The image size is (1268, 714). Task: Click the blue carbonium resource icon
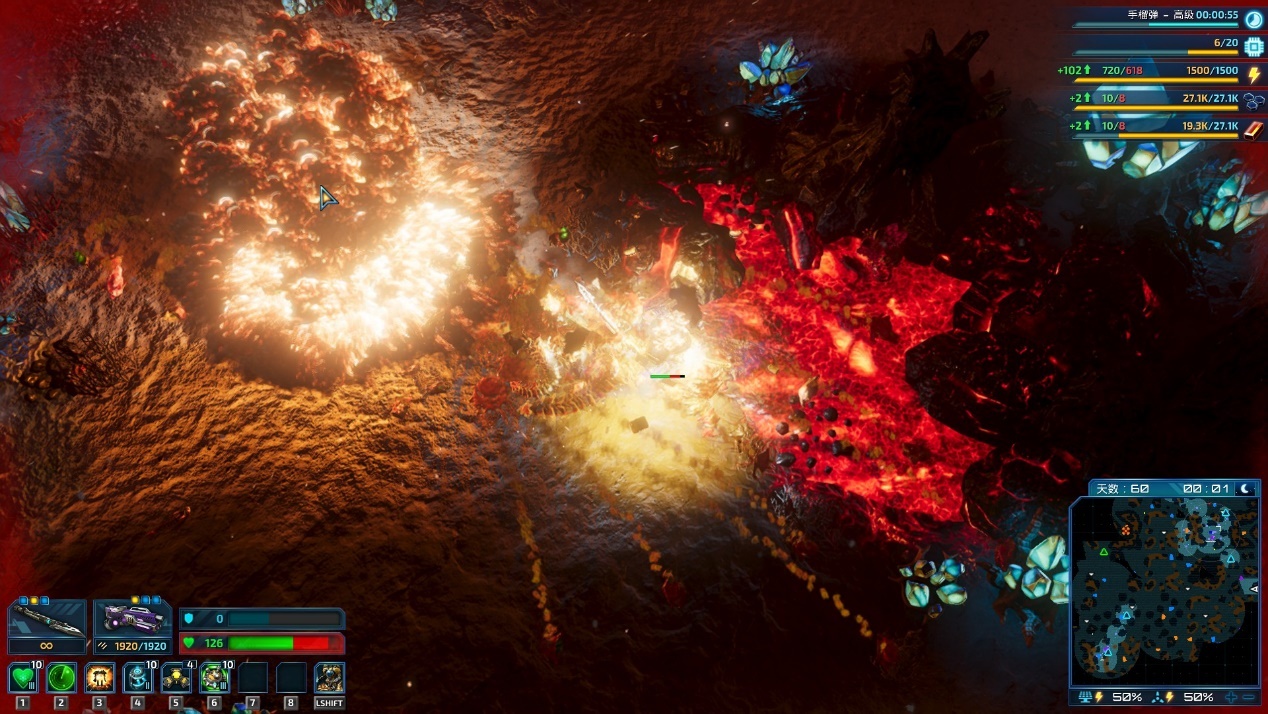click(x=1254, y=101)
